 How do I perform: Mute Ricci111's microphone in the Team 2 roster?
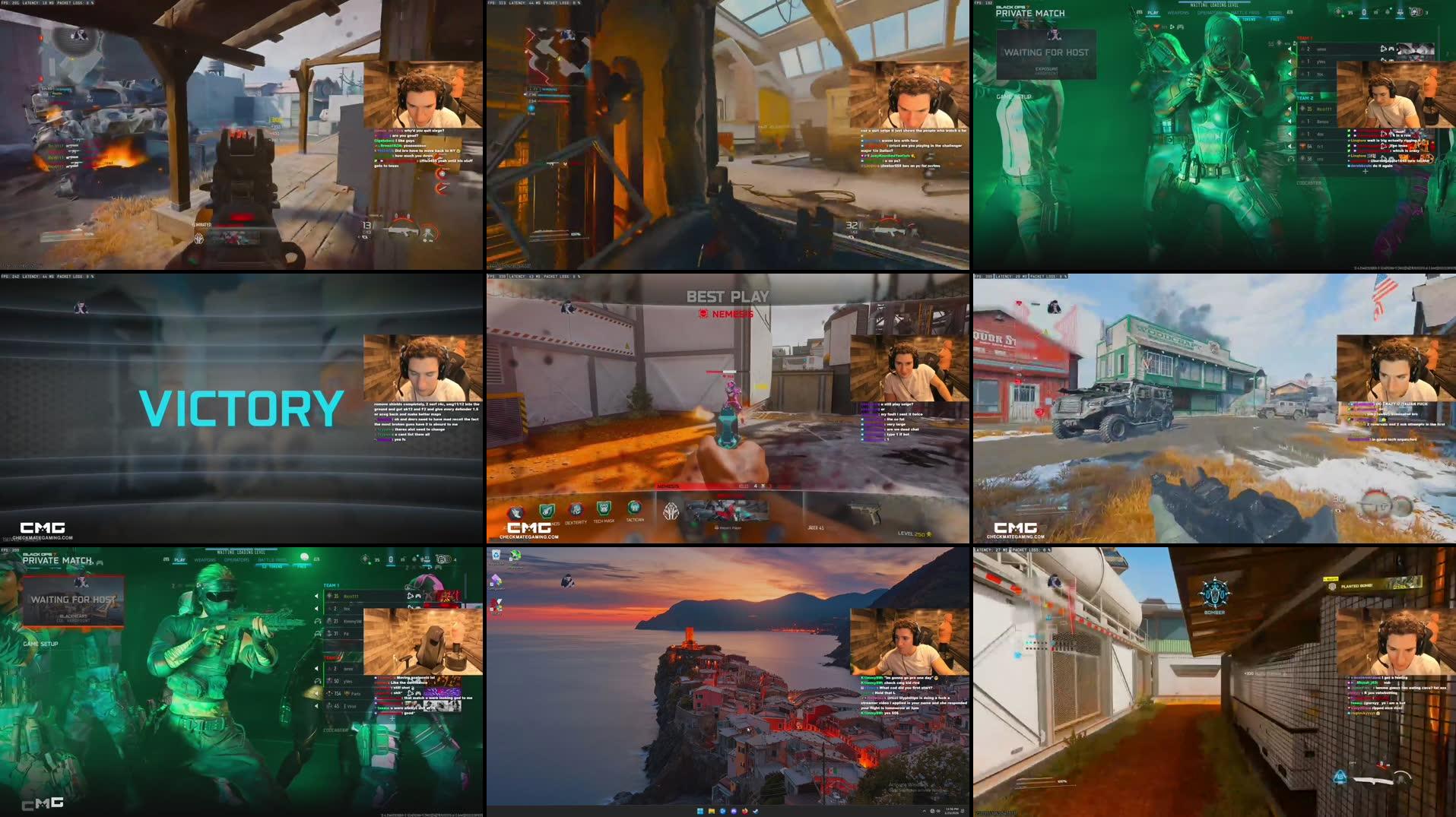1288,108
